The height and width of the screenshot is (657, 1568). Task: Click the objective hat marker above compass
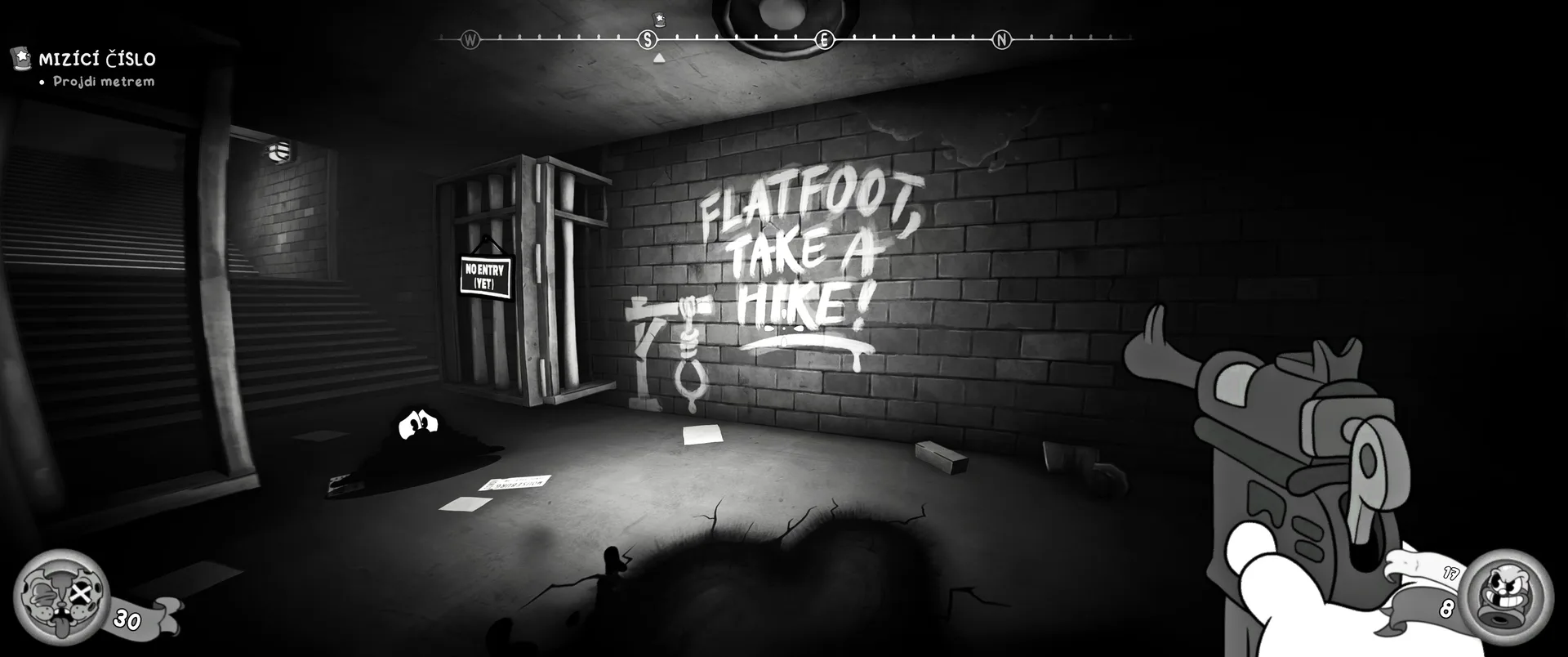click(x=659, y=19)
